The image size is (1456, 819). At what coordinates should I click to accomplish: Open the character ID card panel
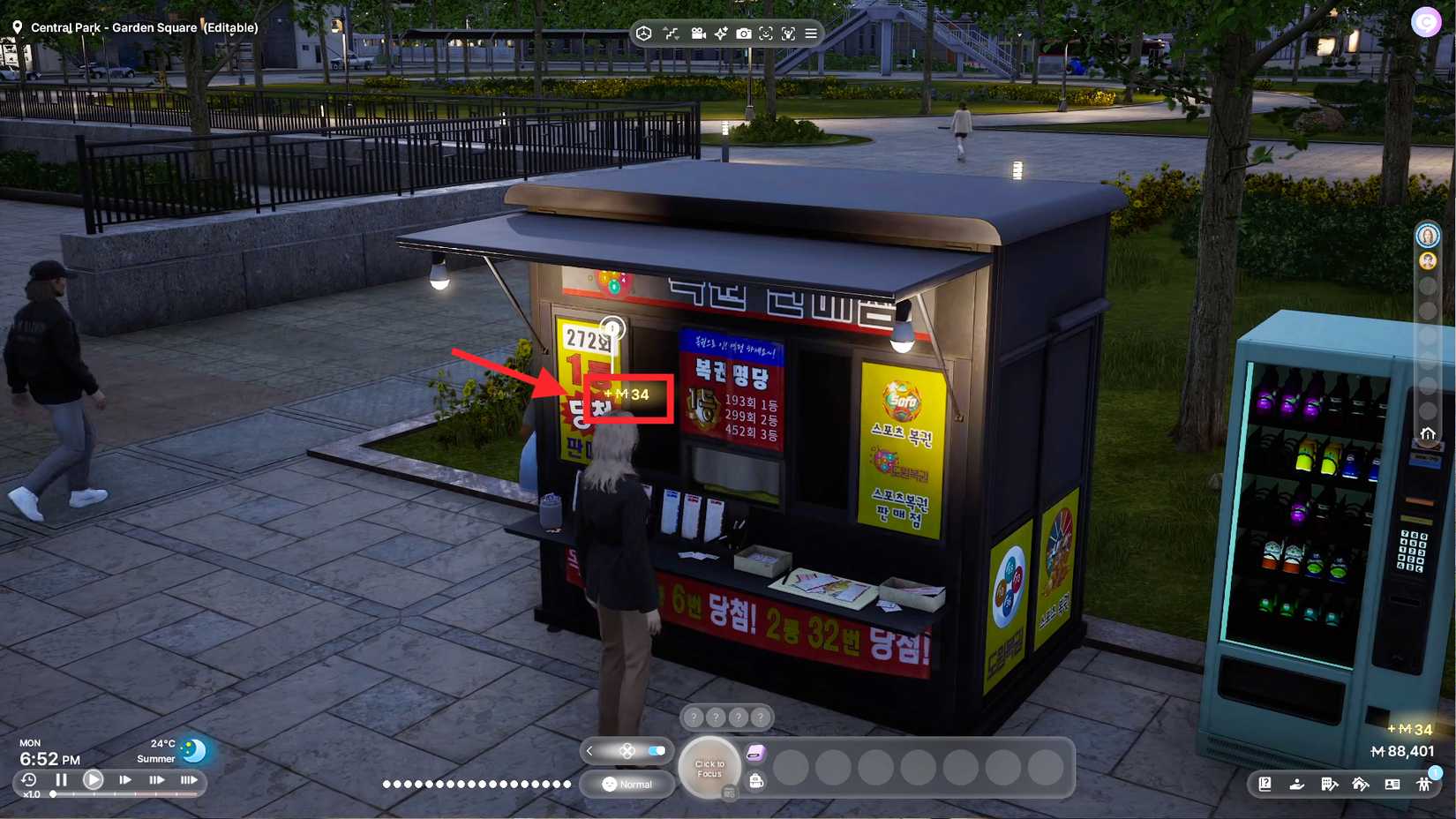coord(1392,785)
